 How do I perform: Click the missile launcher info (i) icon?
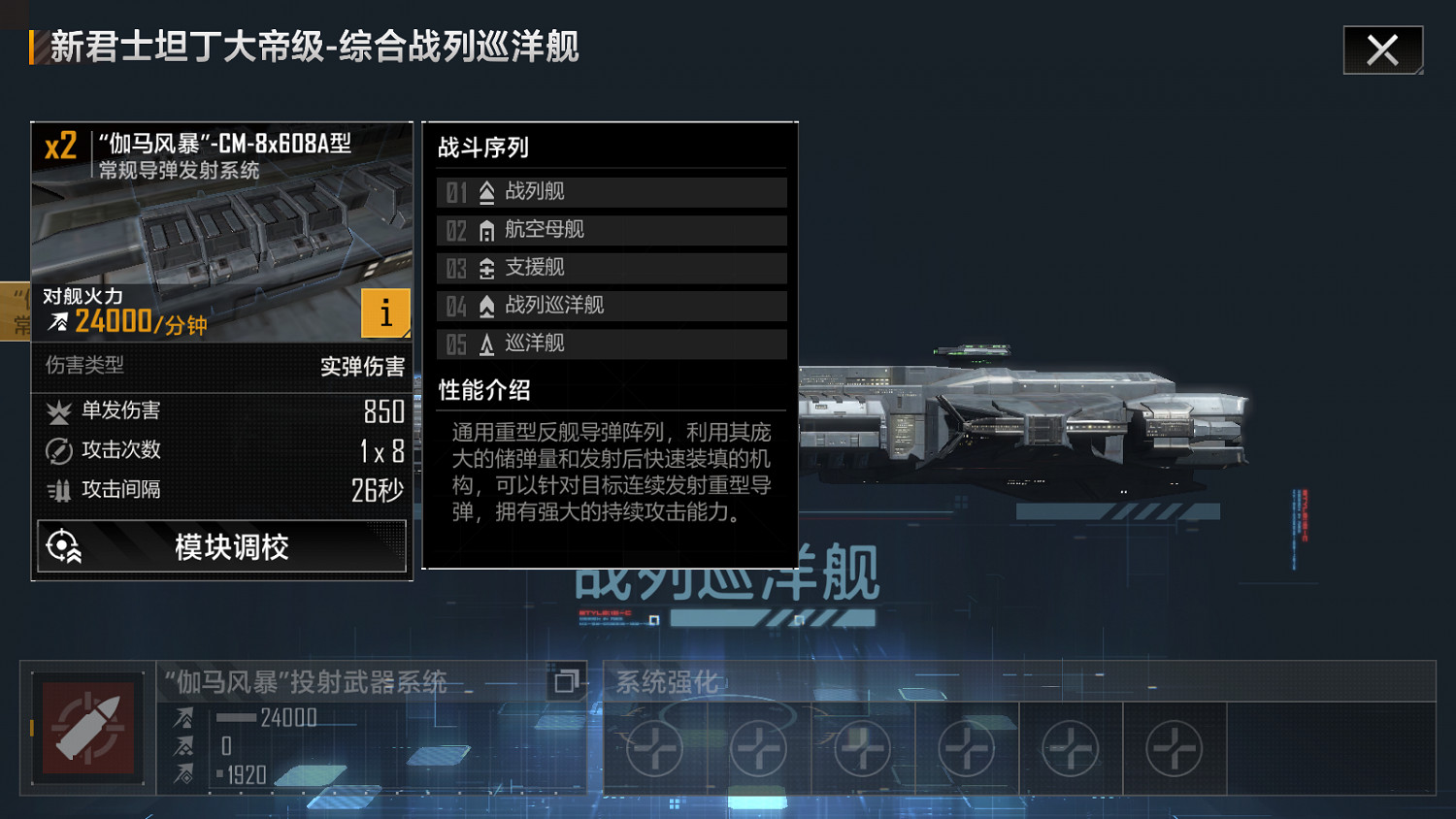click(x=385, y=313)
